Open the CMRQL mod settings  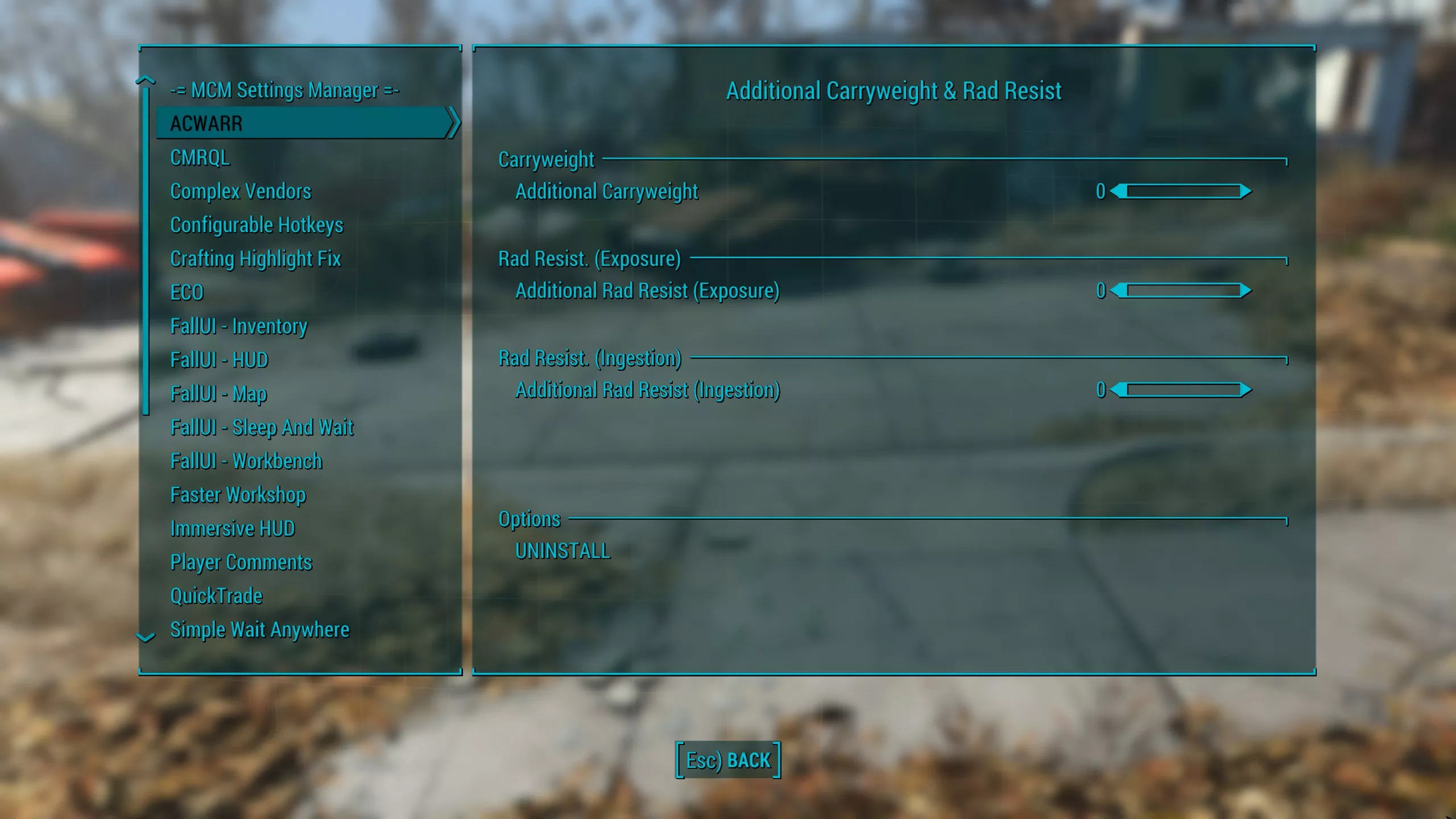tap(200, 158)
